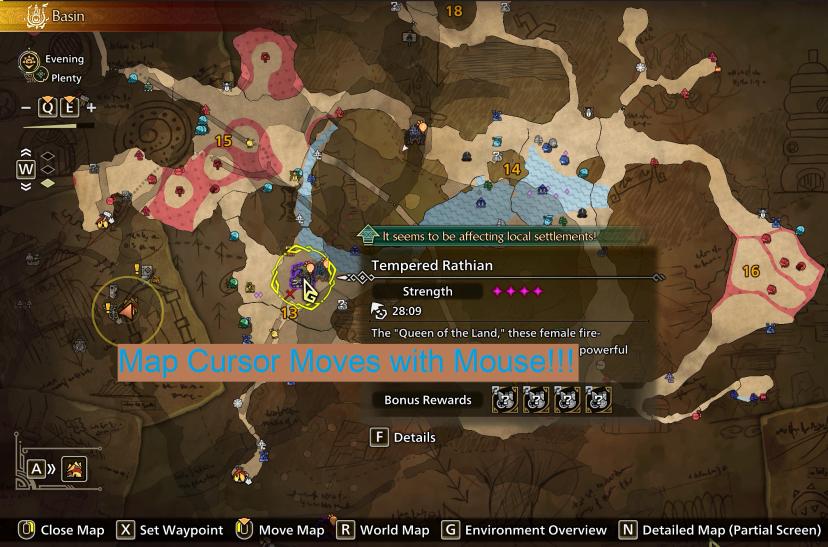Choose the Set Waypoint option
This screenshot has width=828, height=547.
[x=169, y=530]
